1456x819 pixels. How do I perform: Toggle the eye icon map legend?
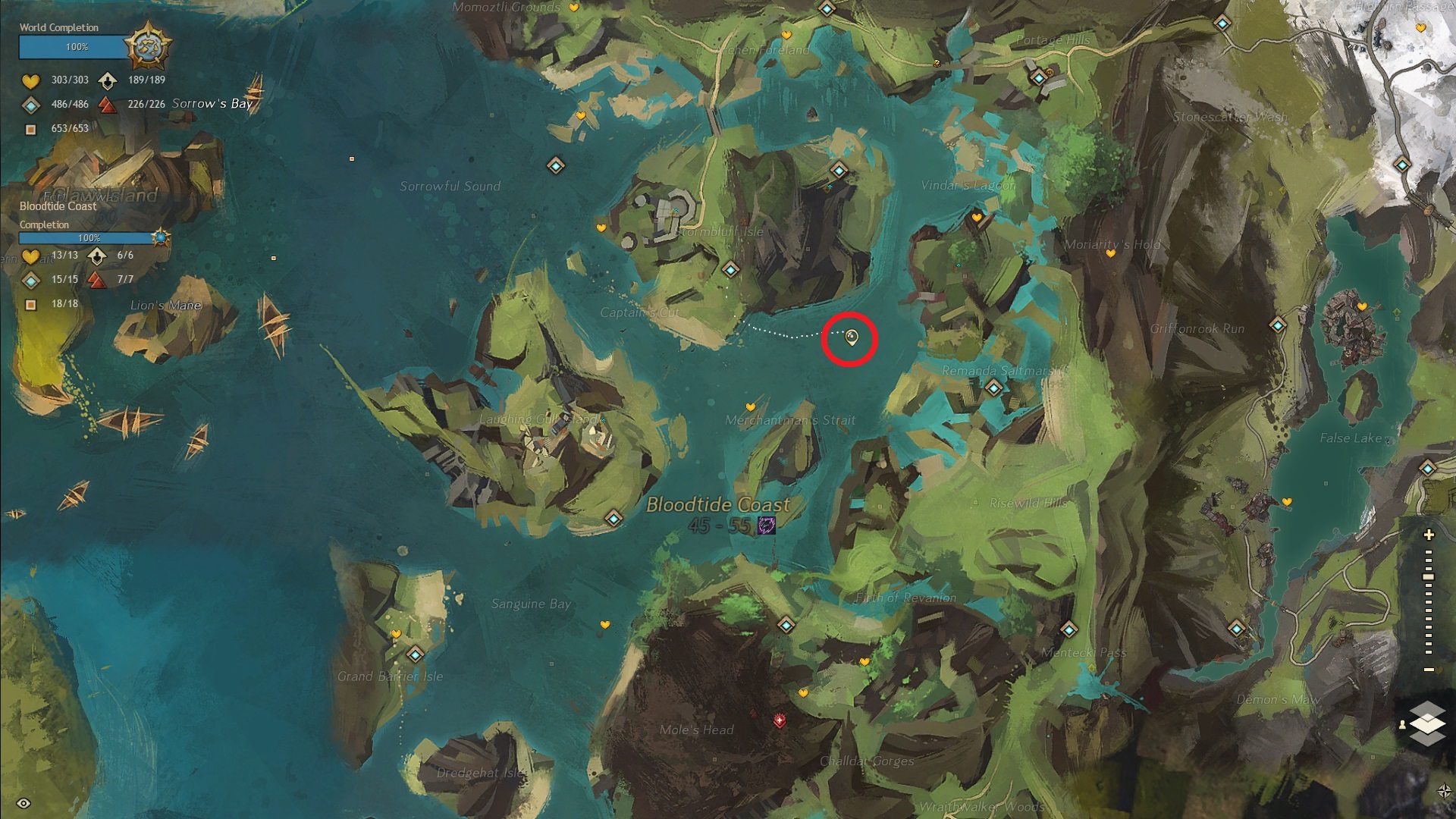[x=24, y=803]
